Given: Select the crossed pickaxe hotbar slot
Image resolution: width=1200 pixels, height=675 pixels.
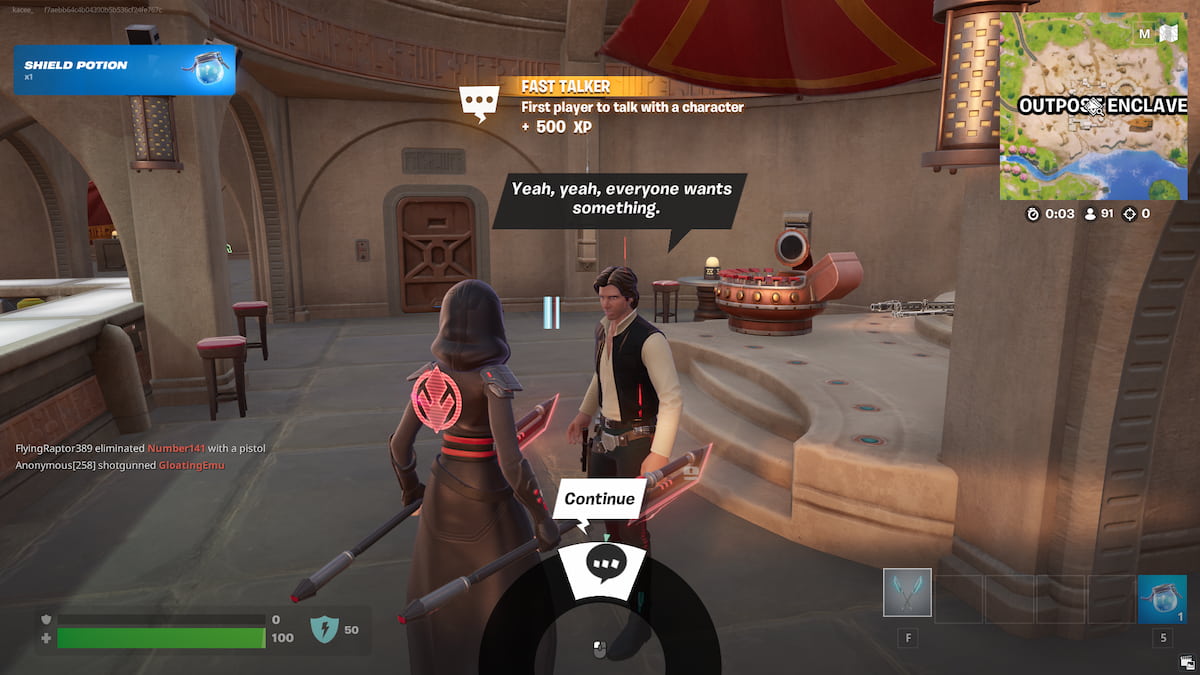Looking at the screenshot, I should (907, 593).
